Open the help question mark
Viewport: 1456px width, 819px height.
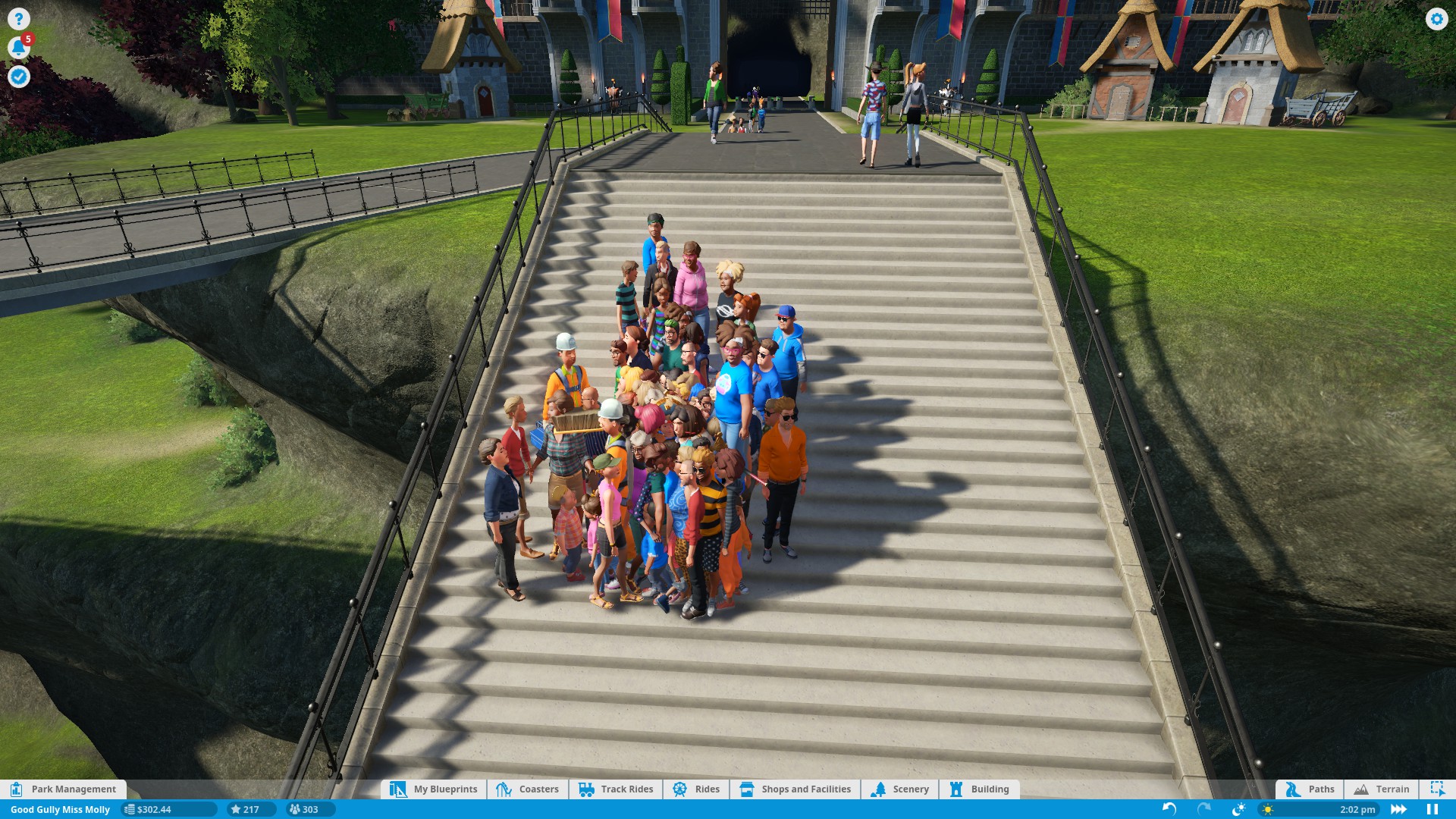click(19, 19)
